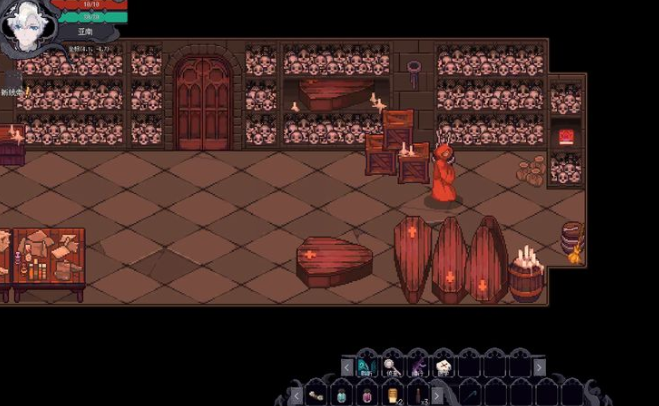Choose the yellow jar hotbar slot
659x406 pixels.
[393, 396]
